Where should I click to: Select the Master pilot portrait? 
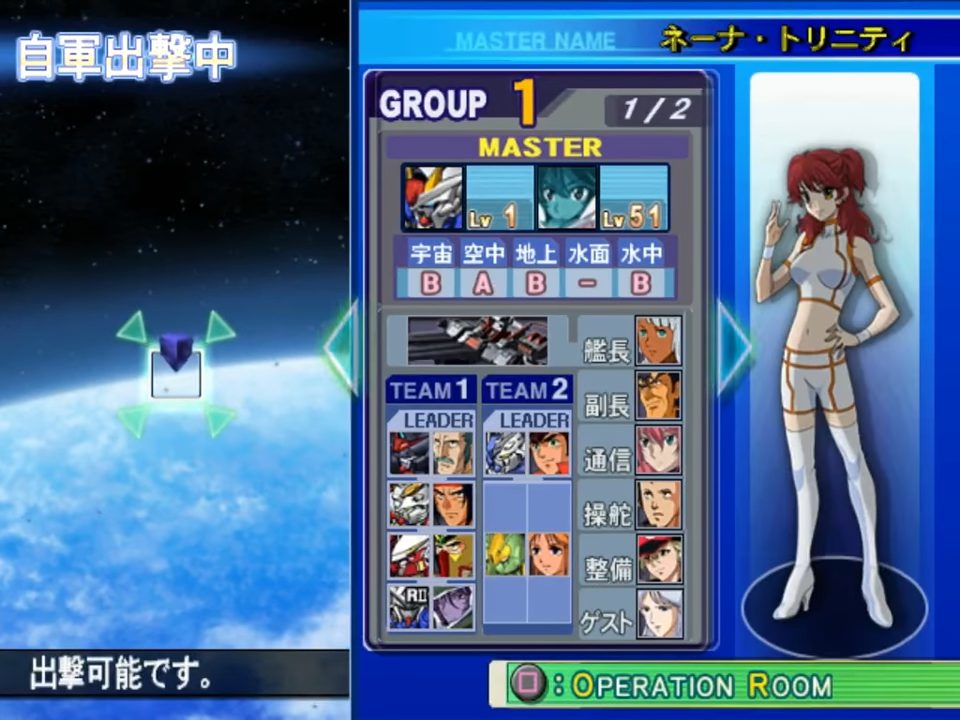(x=567, y=197)
